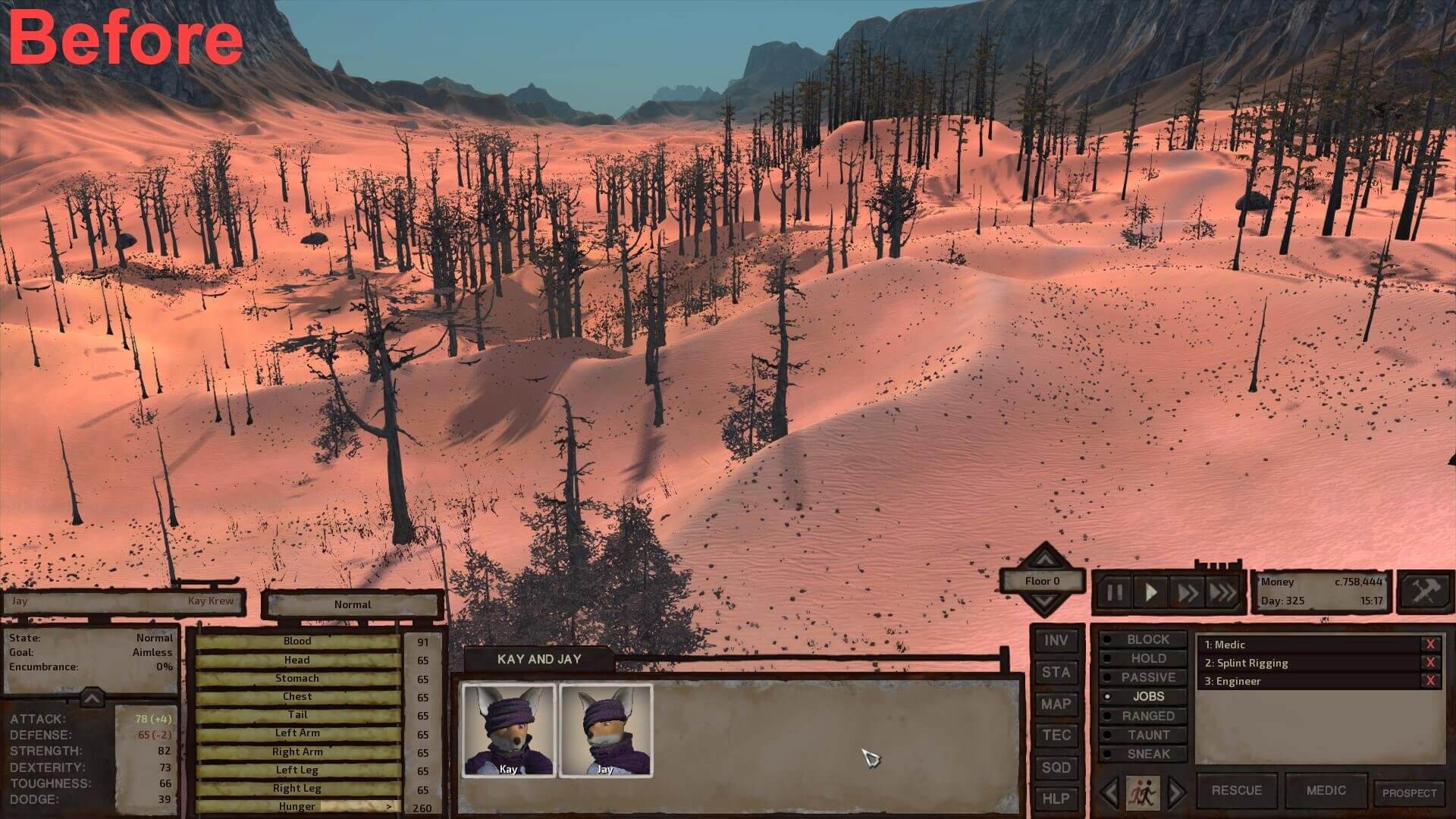Set game speed to normal play
The width and height of the screenshot is (1456, 819).
[x=1150, y=592]
